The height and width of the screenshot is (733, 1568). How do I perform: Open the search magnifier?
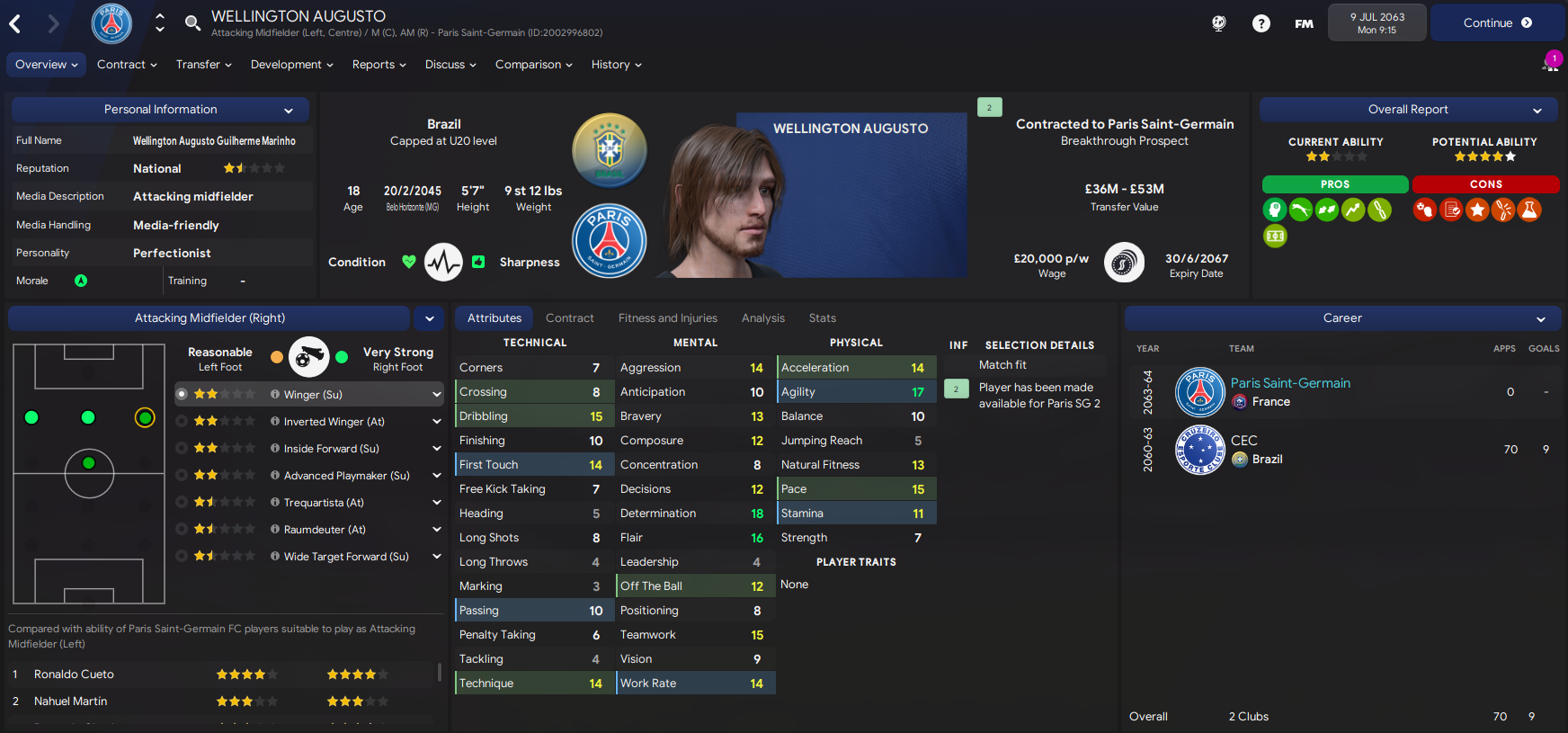pos(192,23)
